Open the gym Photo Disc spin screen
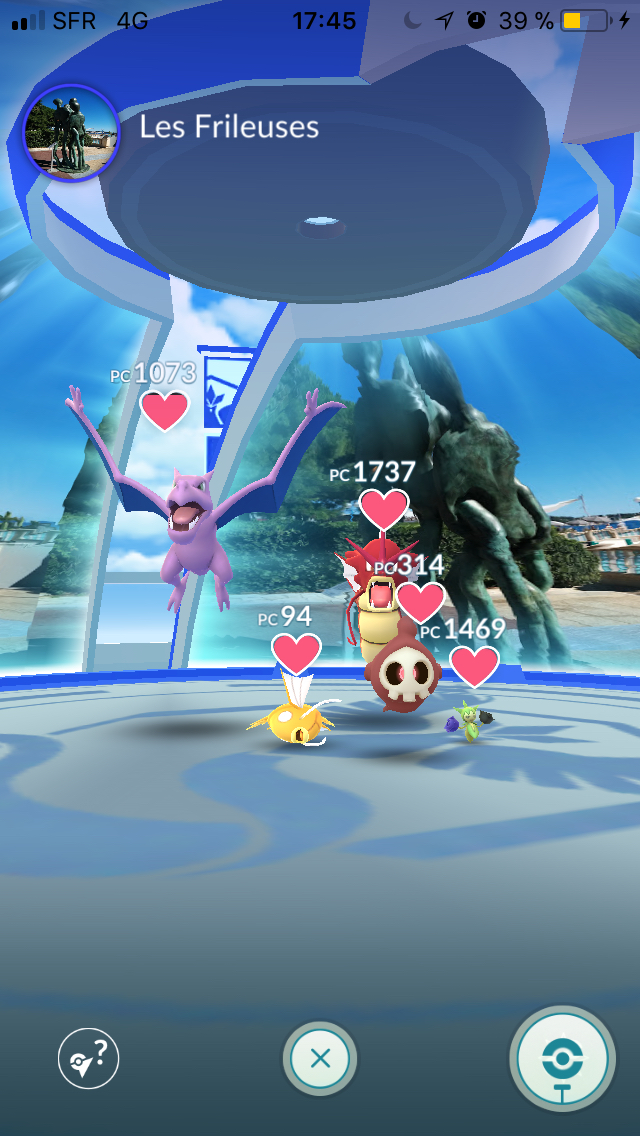Image resolution: width=640 pixels, height=1136 pixels. pos(562,1059)
